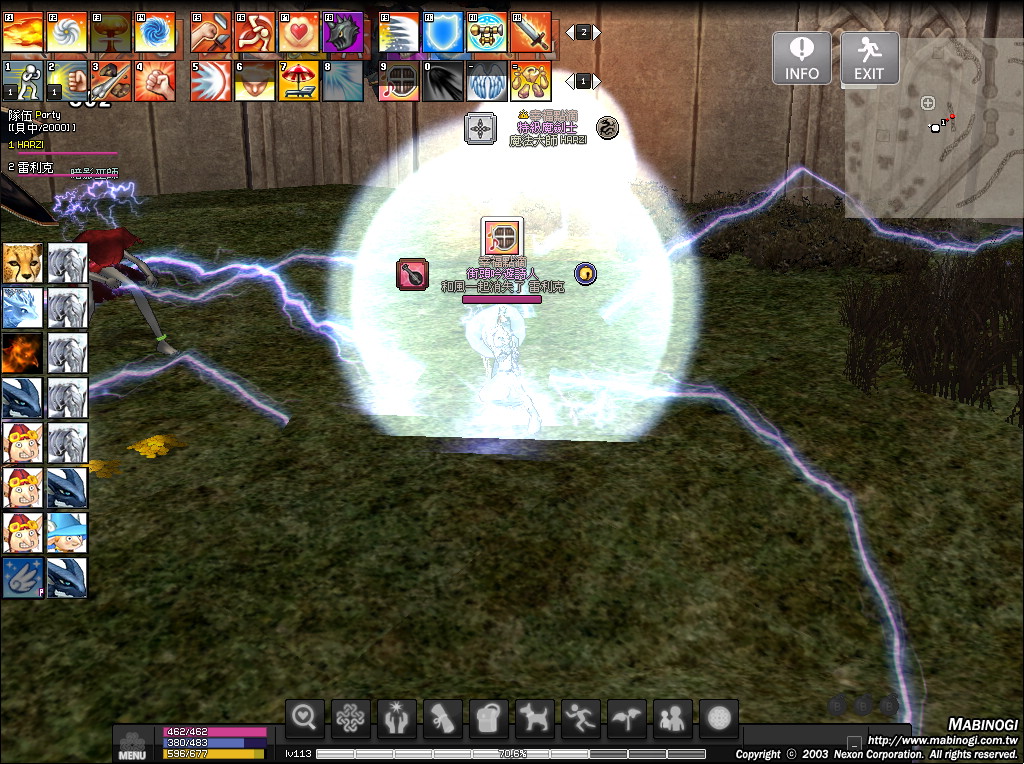Summon the ice dragon pet

tap(22, 308)
